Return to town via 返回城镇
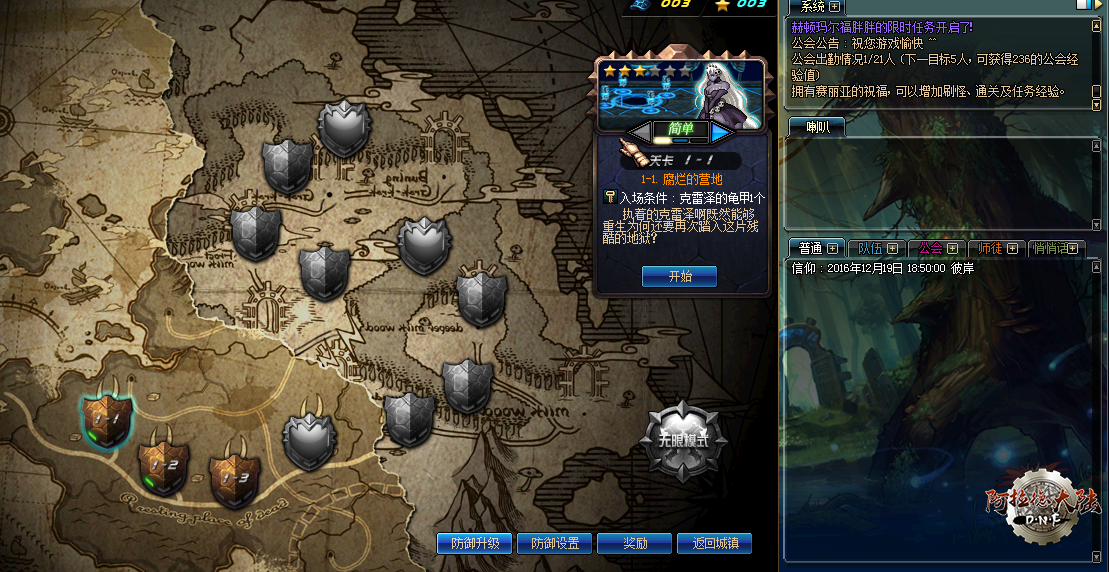This screenshot has width=1110, height=572. pos(714,544)
